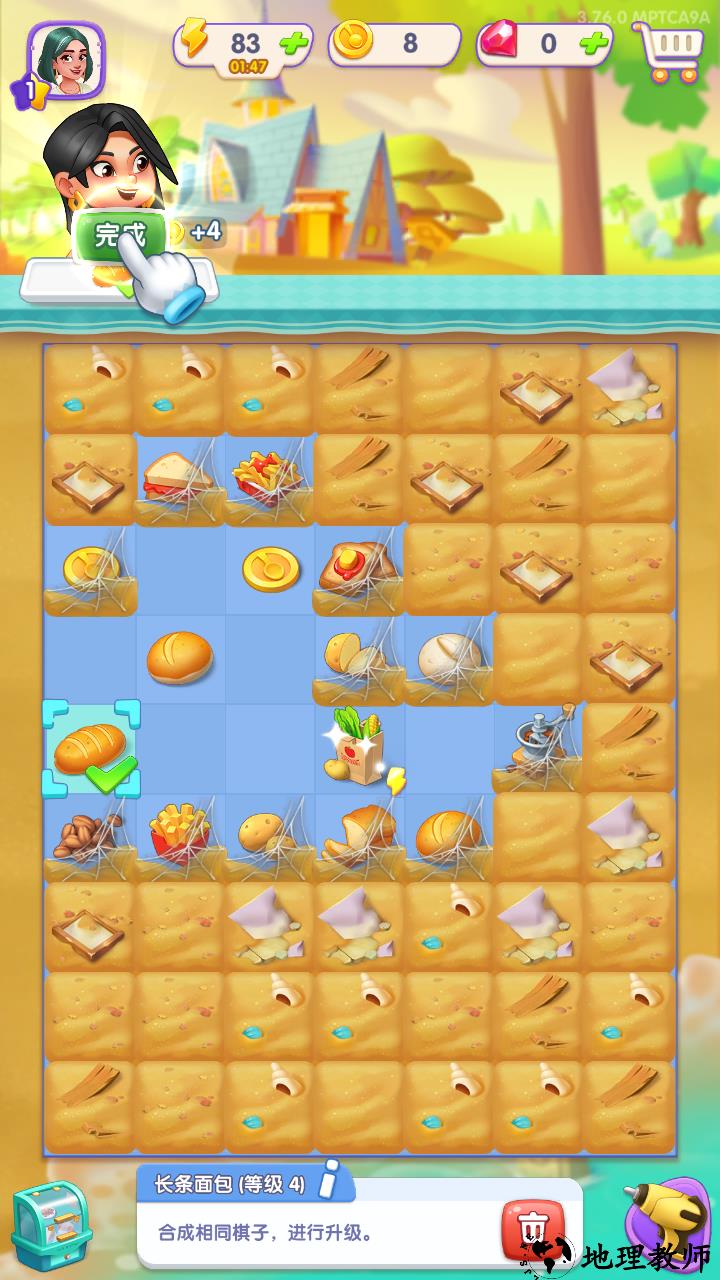Open the player avatar profile
Image resolution: width=720 pixels, height=1280 pixels.
pyautogui.click(x=66, y=60)
